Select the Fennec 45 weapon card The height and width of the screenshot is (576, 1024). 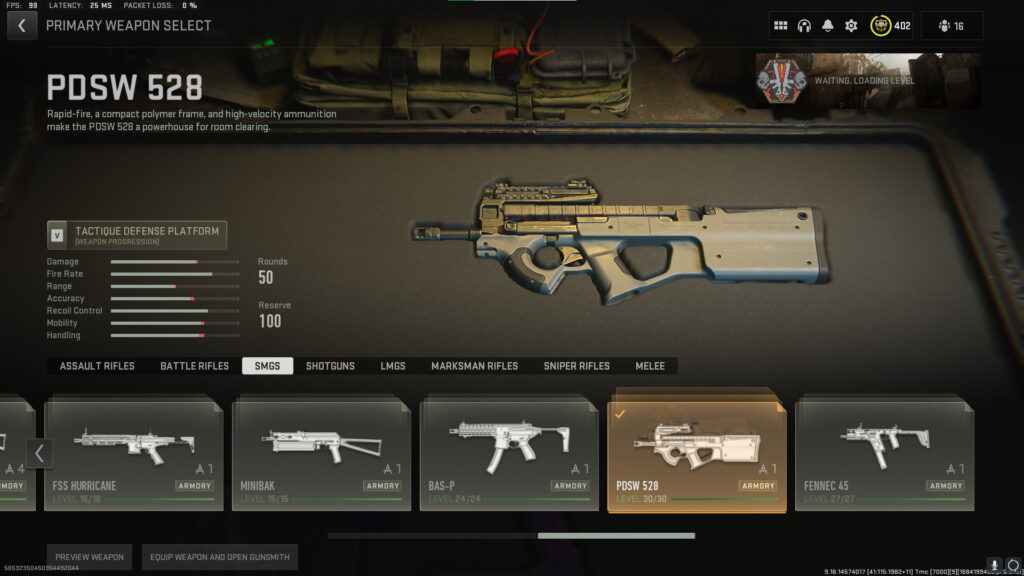(884, 452)
